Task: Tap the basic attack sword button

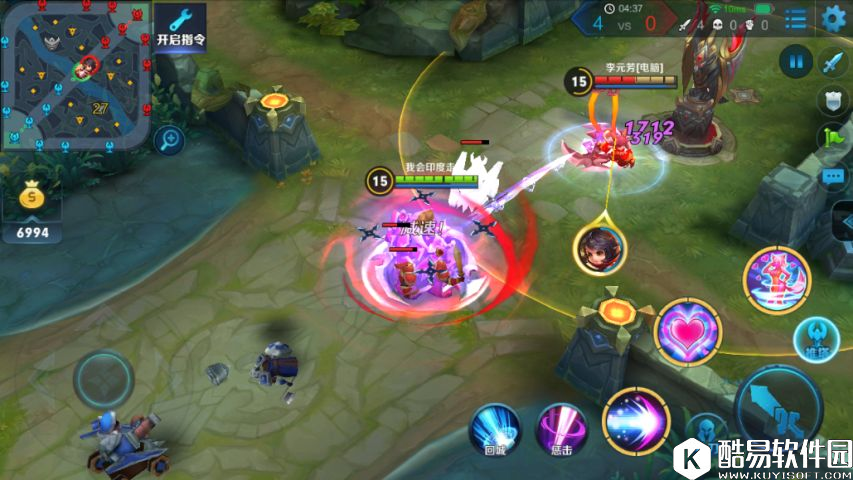Action: (779, 408)
